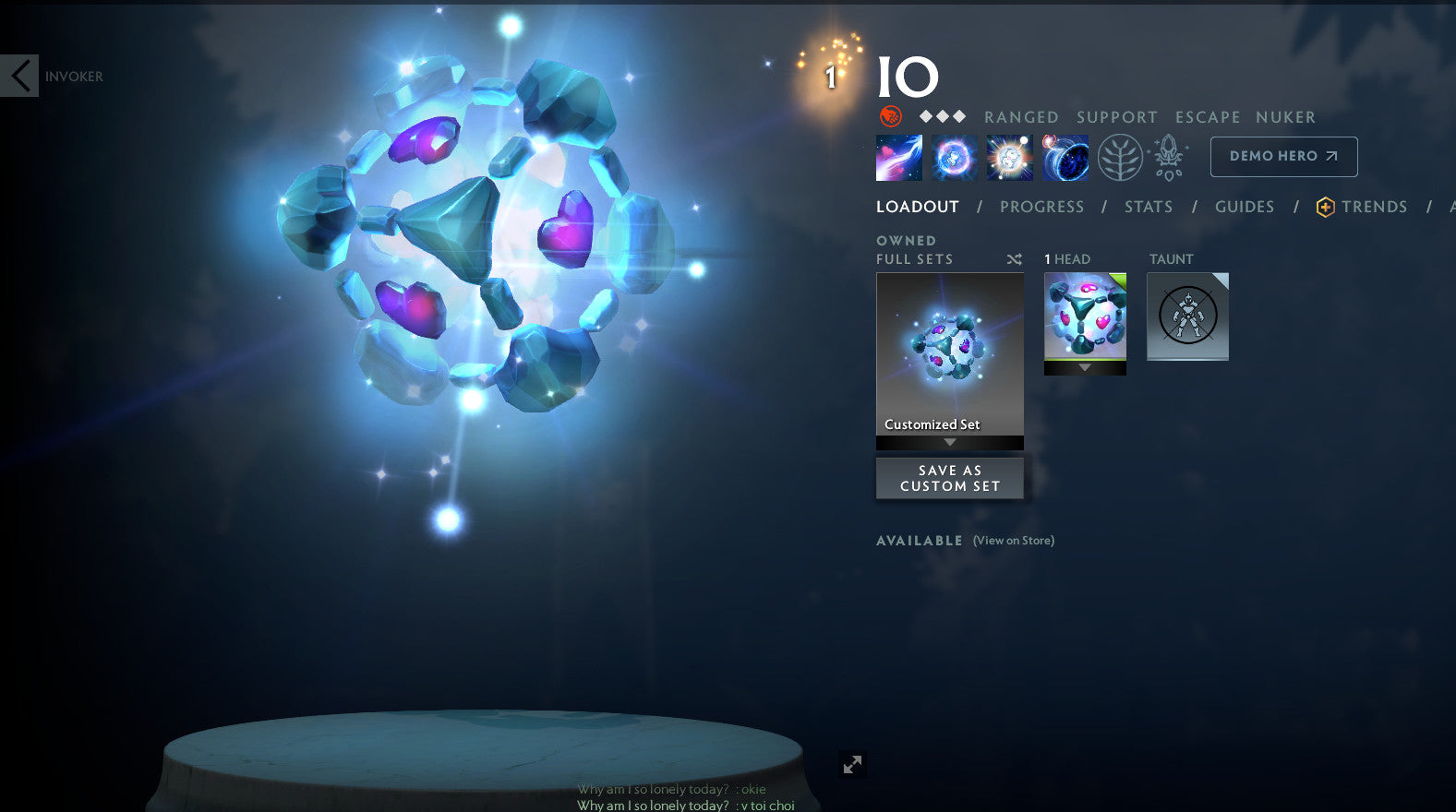Open the STATS tab
The height and width of the screenshot is (812, 1456).
click(1149, 207)
